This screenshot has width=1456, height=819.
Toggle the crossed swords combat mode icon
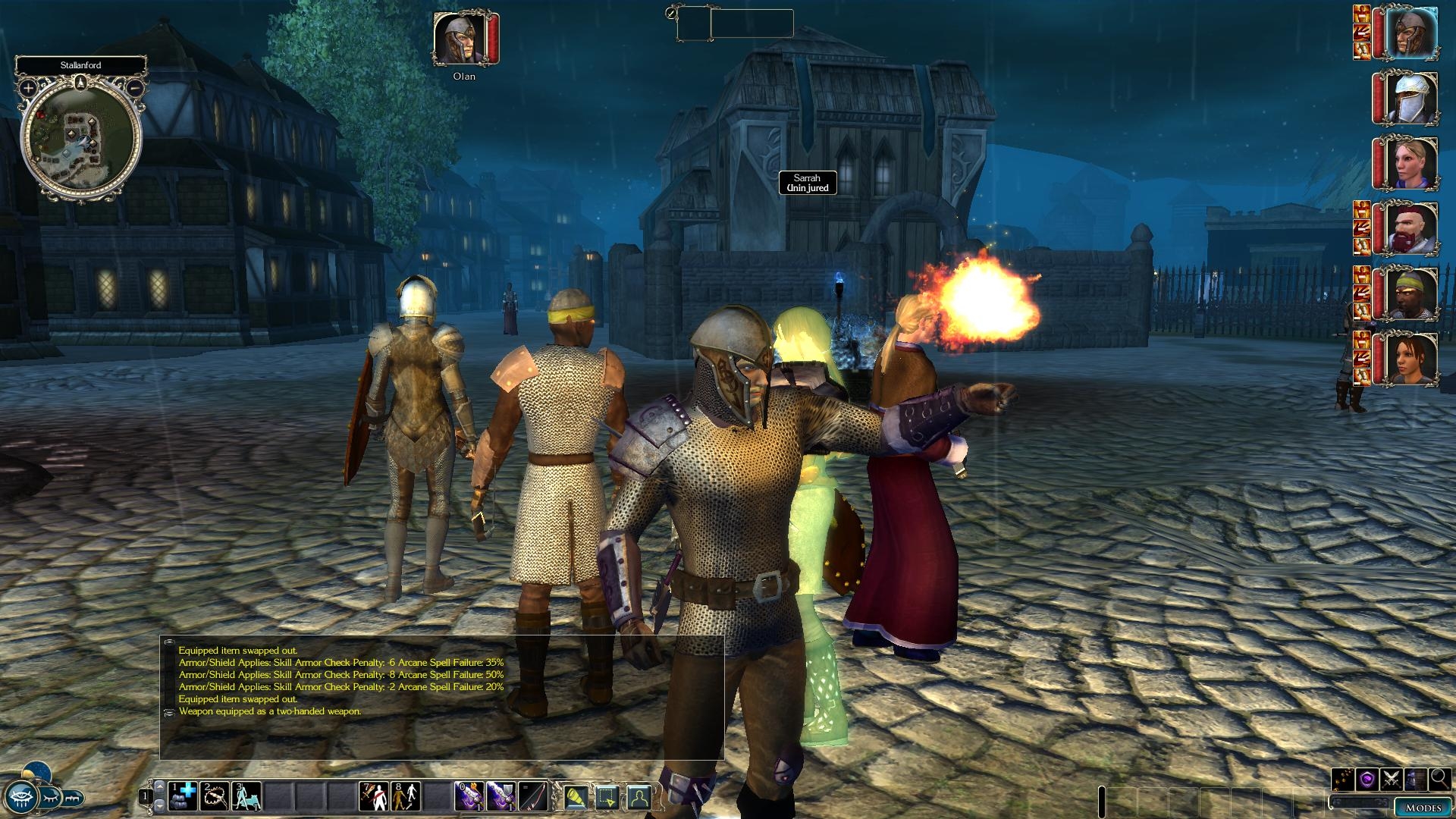click(x=1392, y=779)
